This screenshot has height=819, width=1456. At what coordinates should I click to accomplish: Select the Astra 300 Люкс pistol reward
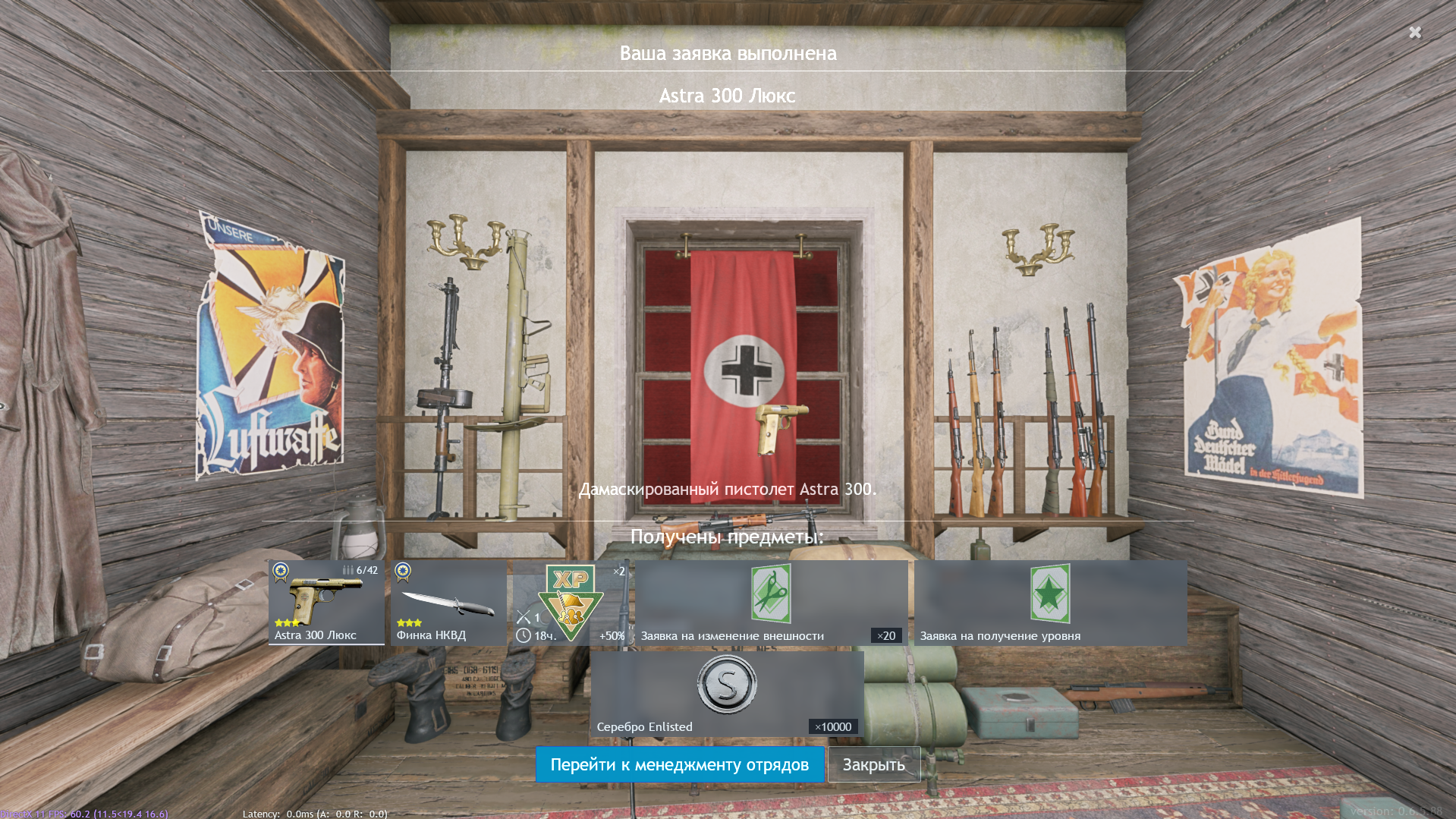pyautogui.click(x=326, y=603)
